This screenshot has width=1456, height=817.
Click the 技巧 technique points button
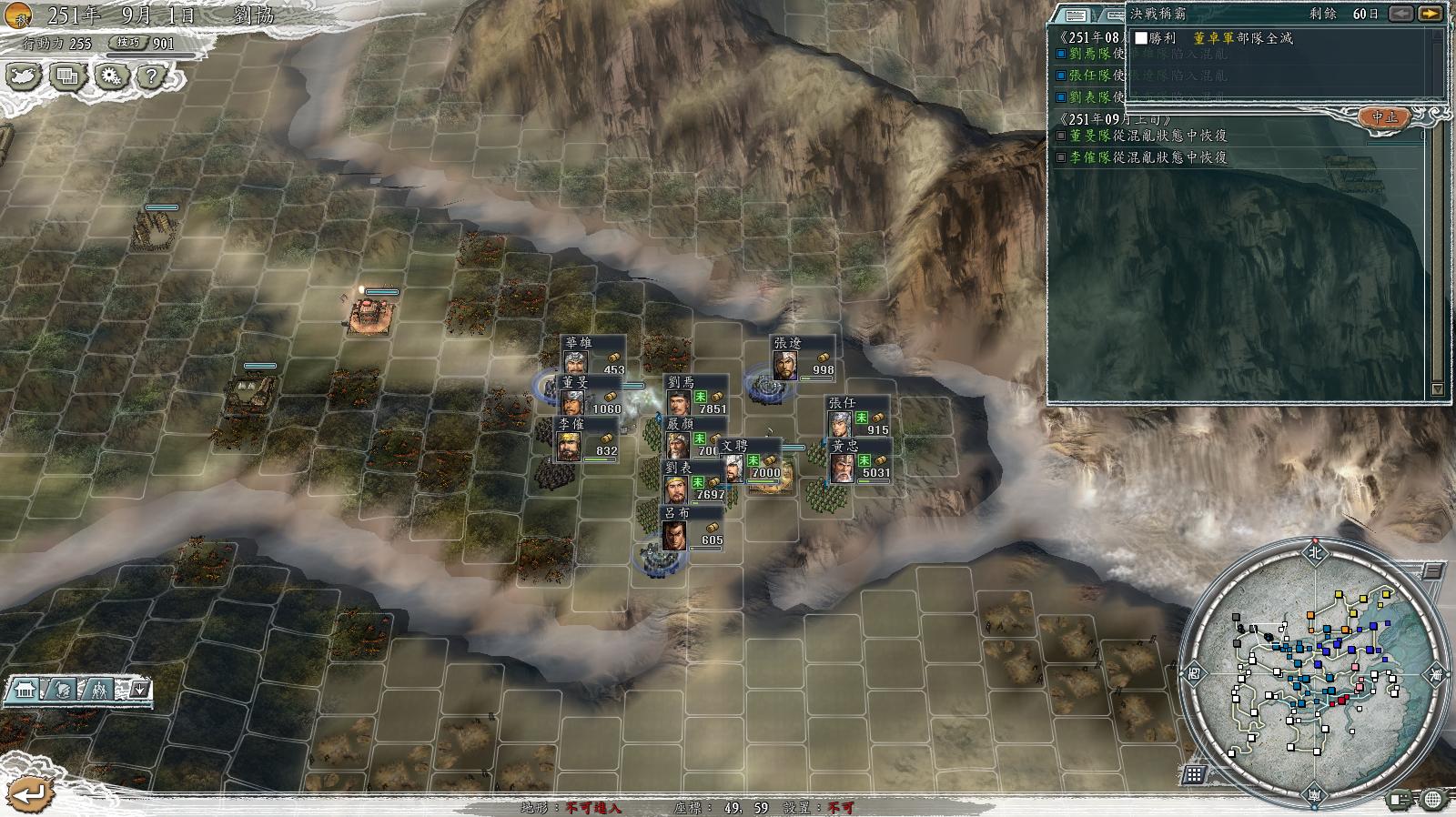coord(129,43)
